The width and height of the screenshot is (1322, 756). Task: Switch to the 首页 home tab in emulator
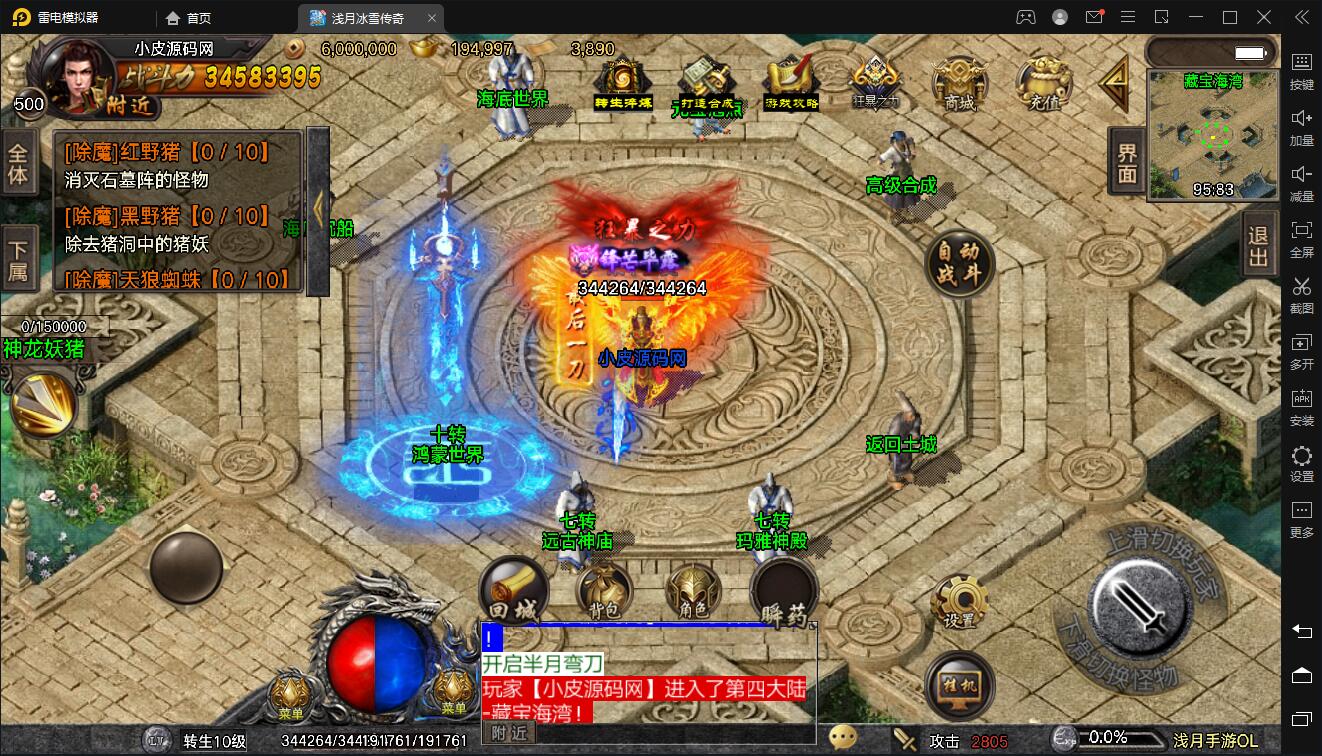[189, 17]
